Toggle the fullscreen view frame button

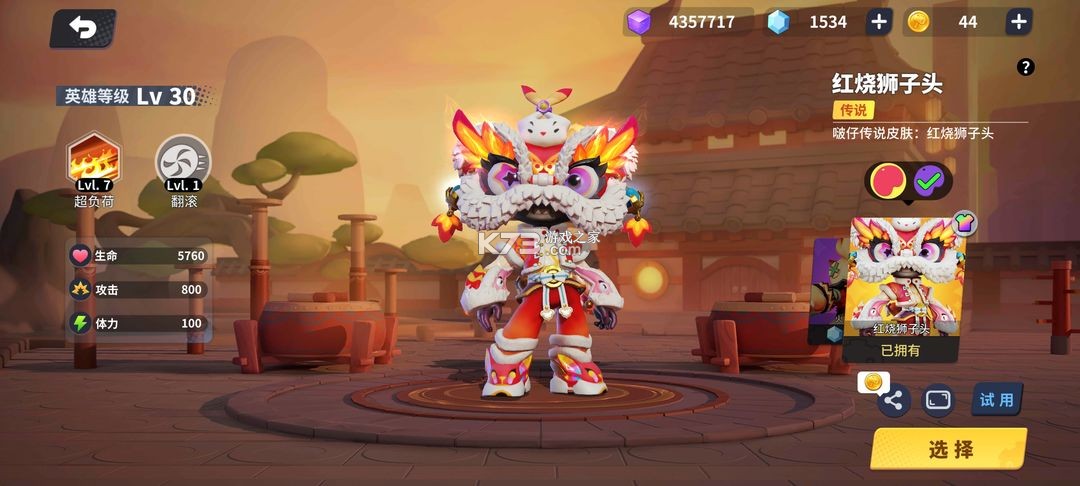pos(938,400)
